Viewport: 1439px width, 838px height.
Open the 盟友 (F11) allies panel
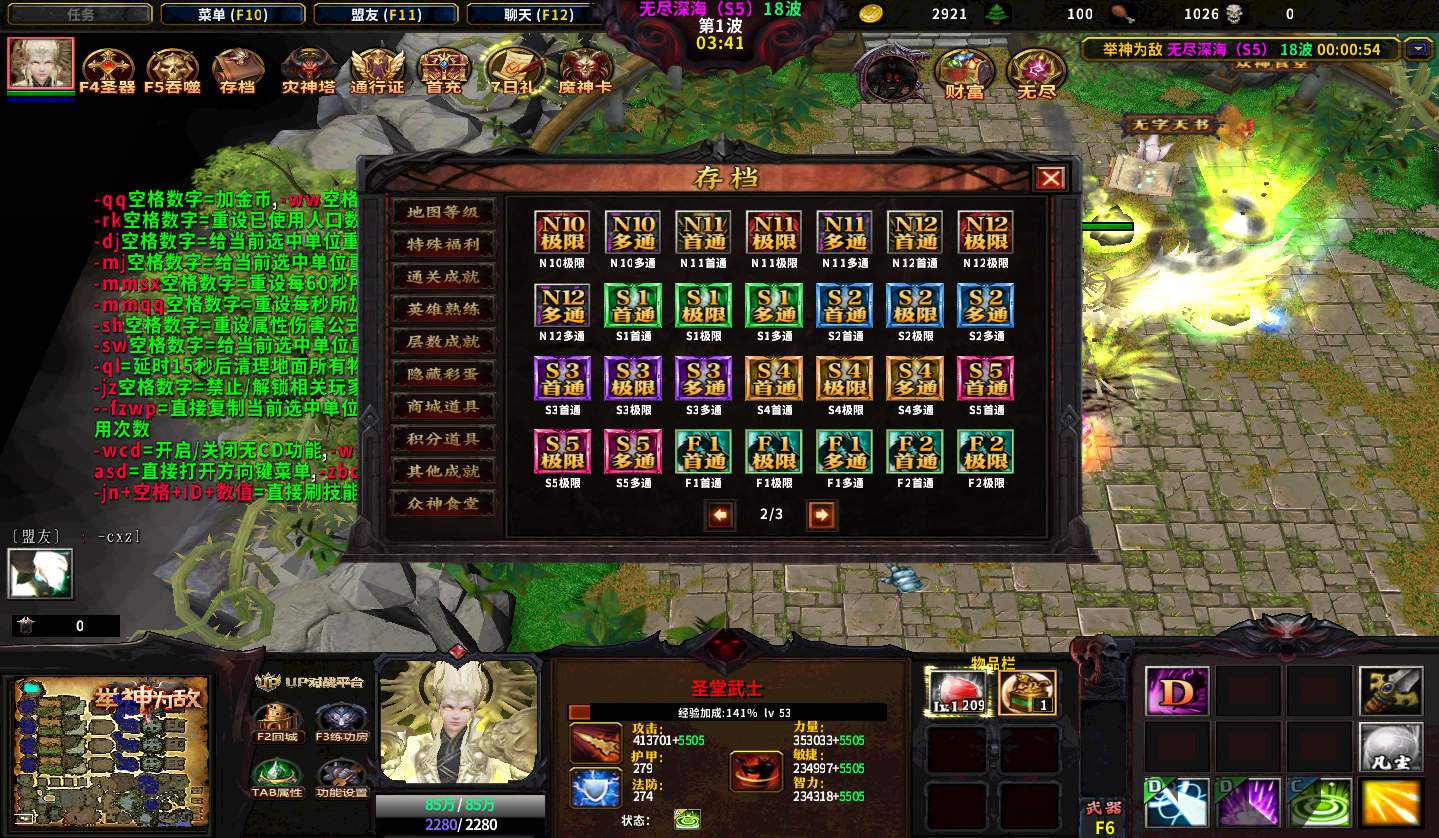pyautogui.click(x=385, y=14)
